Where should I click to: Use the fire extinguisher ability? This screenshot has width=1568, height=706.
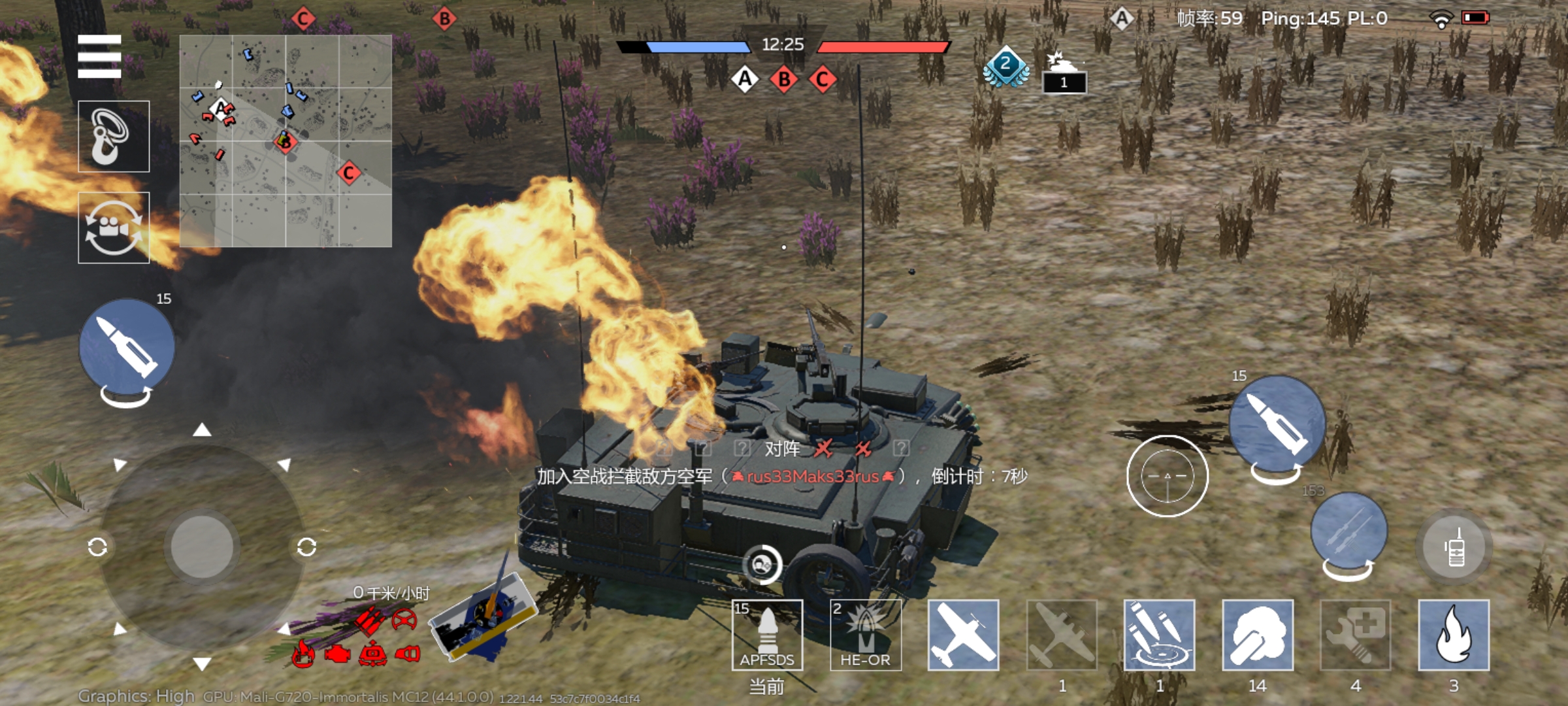click(1454, 635)
